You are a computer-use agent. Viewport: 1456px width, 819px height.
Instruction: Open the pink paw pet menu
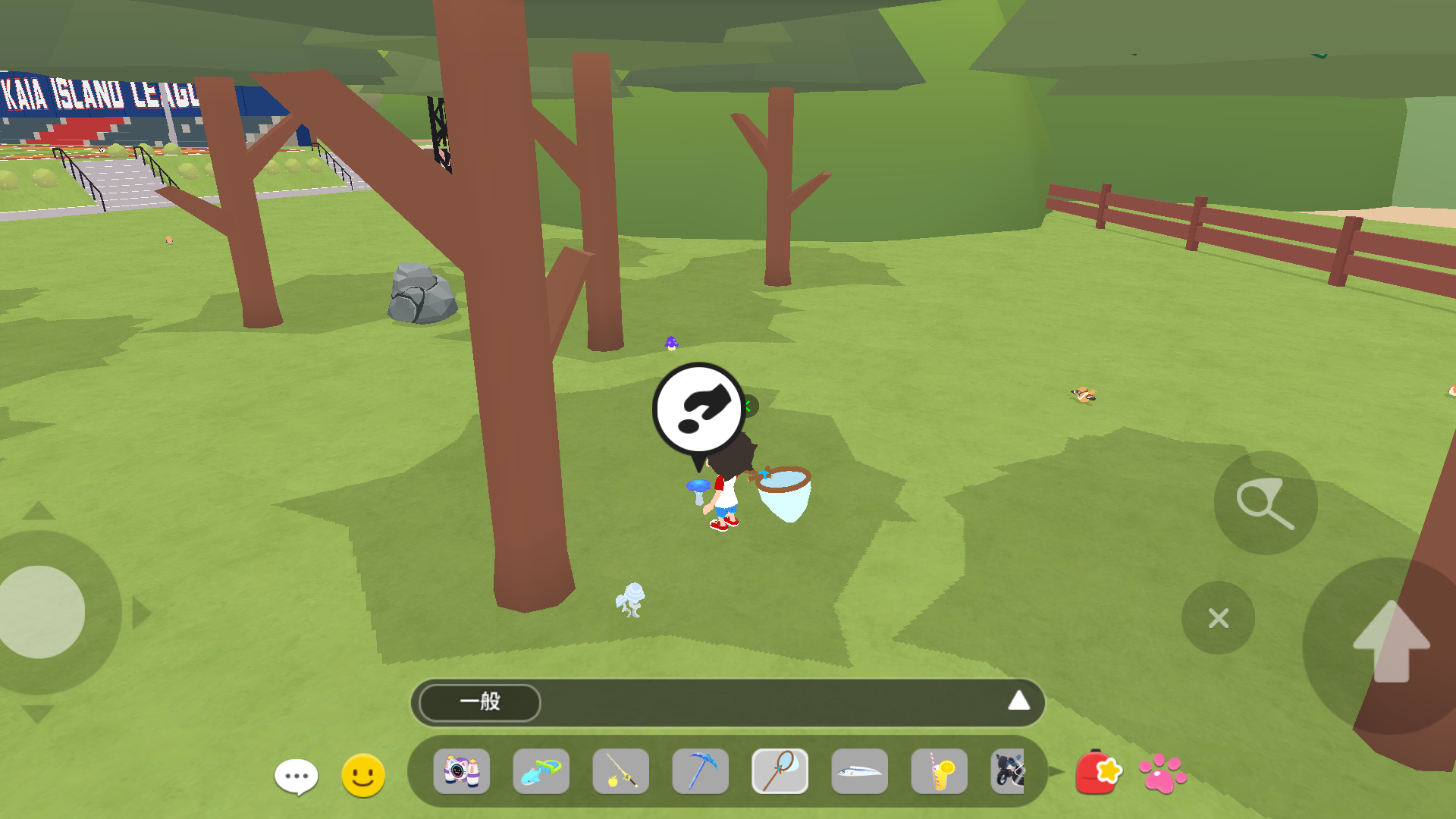tap(1163, 773)
